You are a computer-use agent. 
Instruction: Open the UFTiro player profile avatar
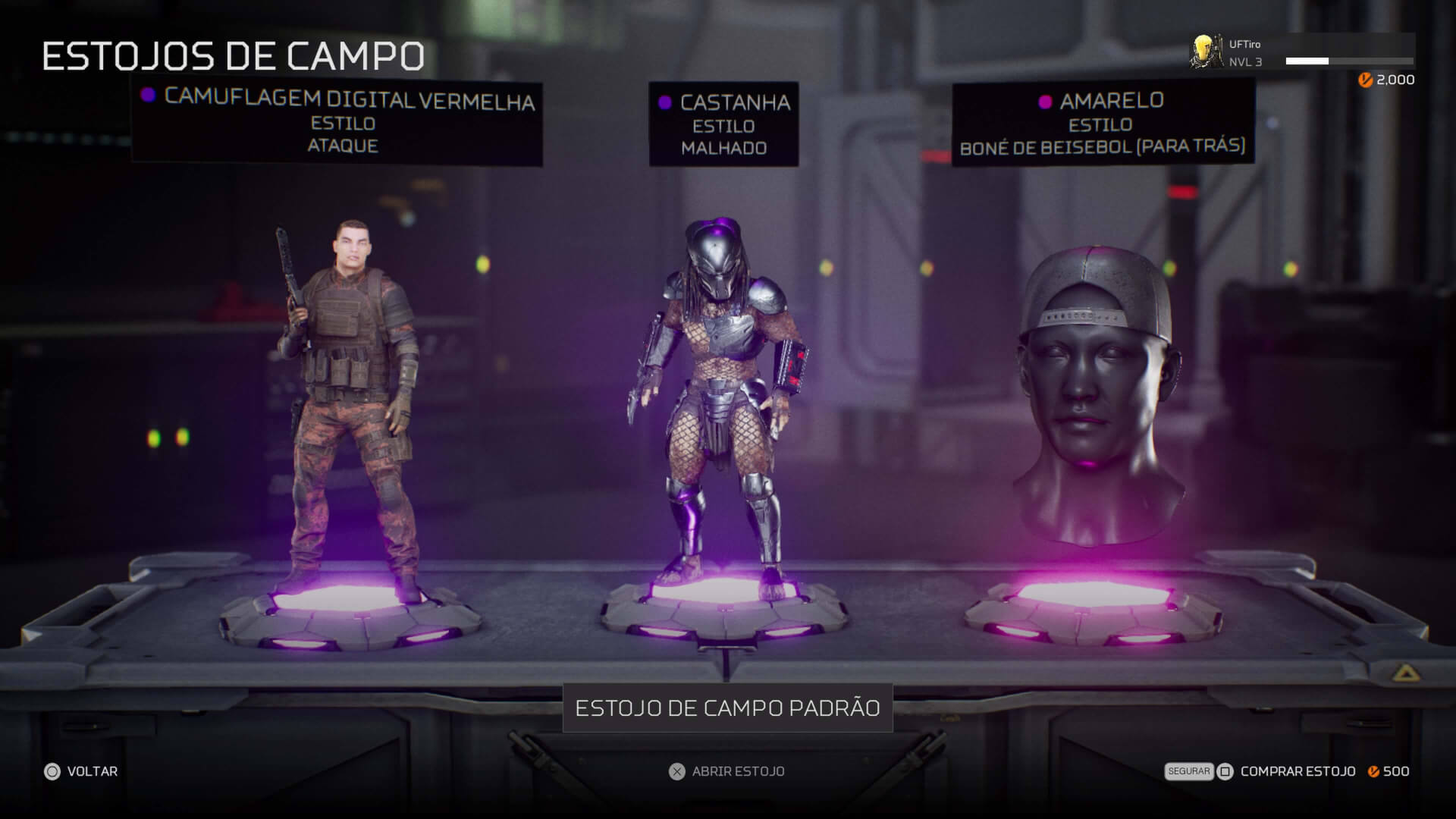[x=1206, y=52]
